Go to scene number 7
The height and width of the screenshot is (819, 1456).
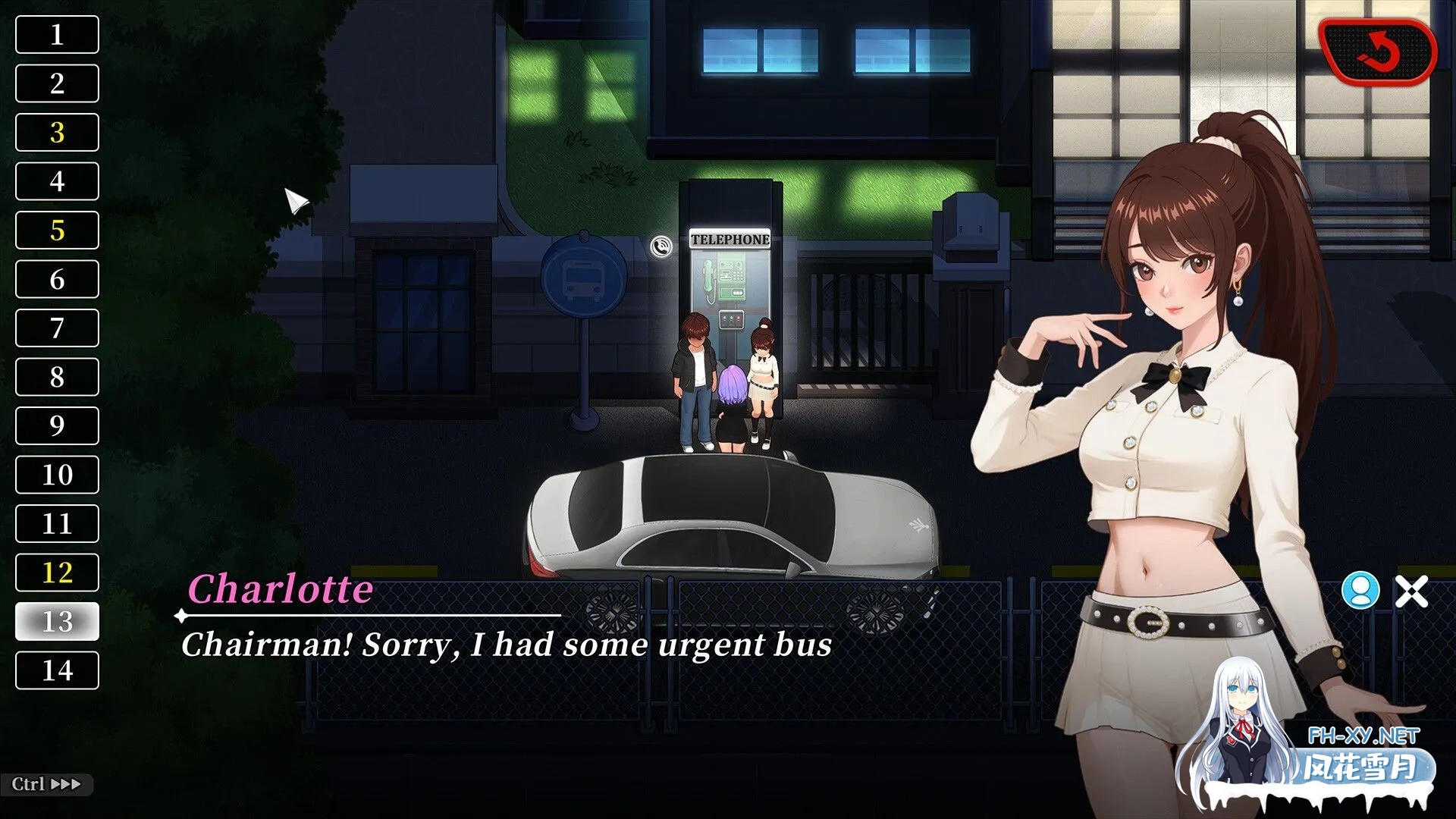(x=57, y=328)
